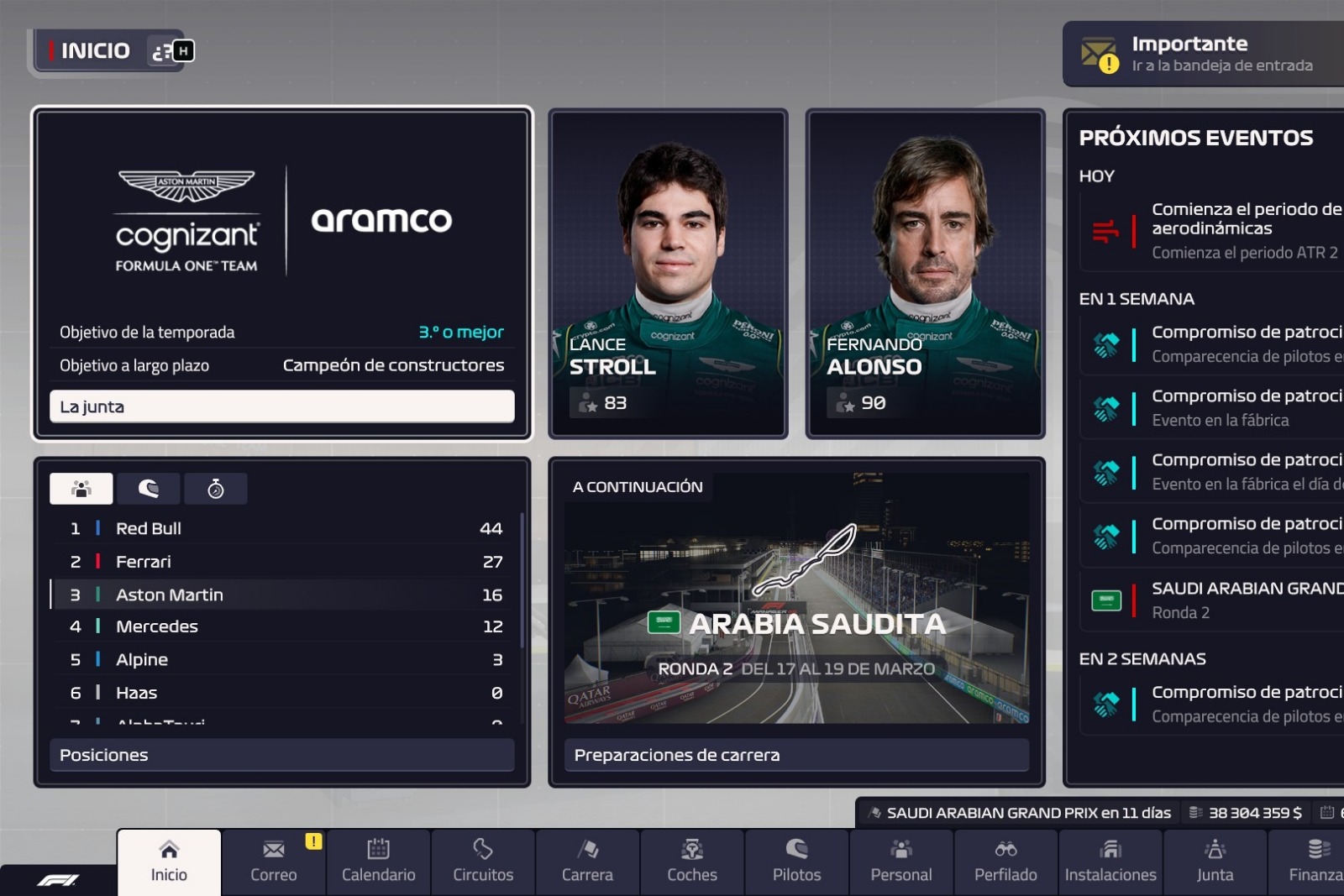Open the Coches section

(692, 862)
